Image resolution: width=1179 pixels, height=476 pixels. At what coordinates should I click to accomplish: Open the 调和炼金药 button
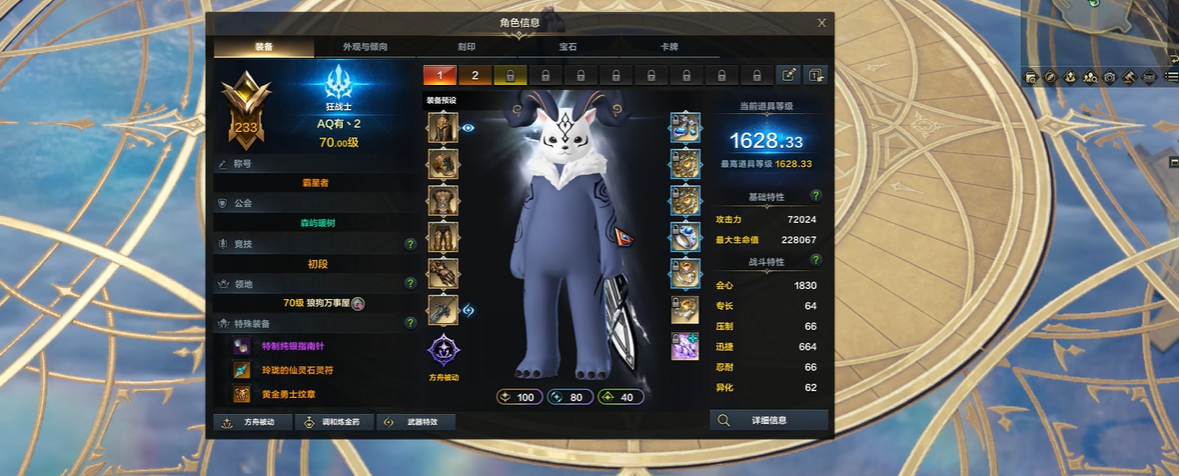(334, 422)
